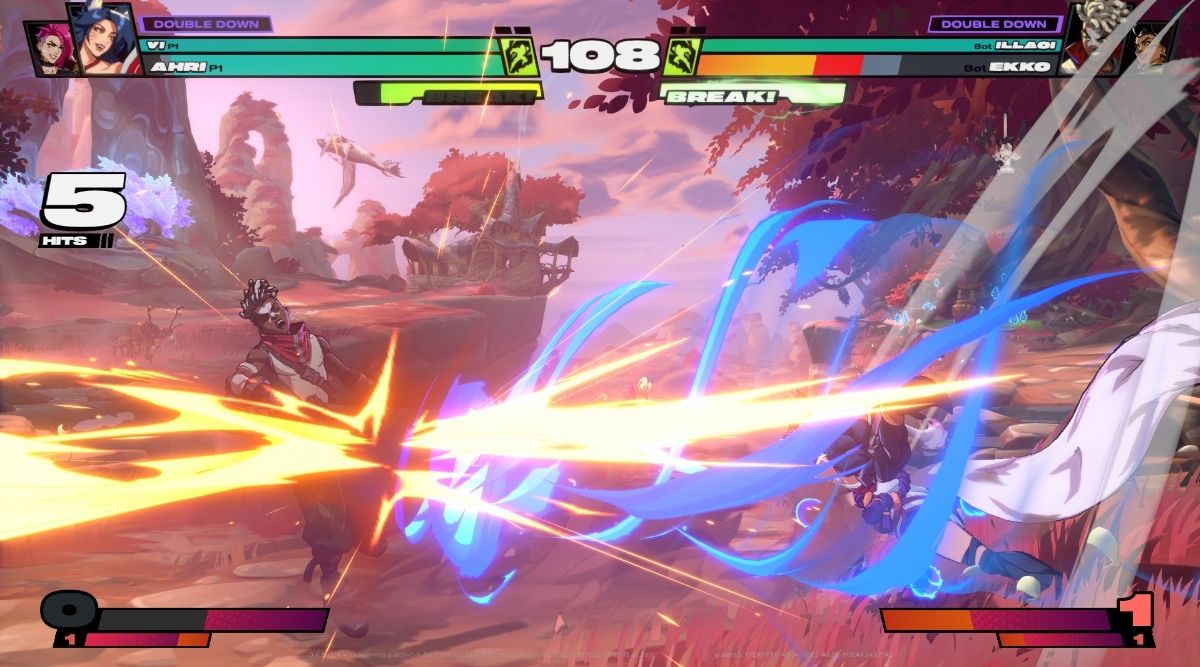Open Player 1's Double Down fuse label
This screenshot has height=667, width=1200.
[206, 23]
